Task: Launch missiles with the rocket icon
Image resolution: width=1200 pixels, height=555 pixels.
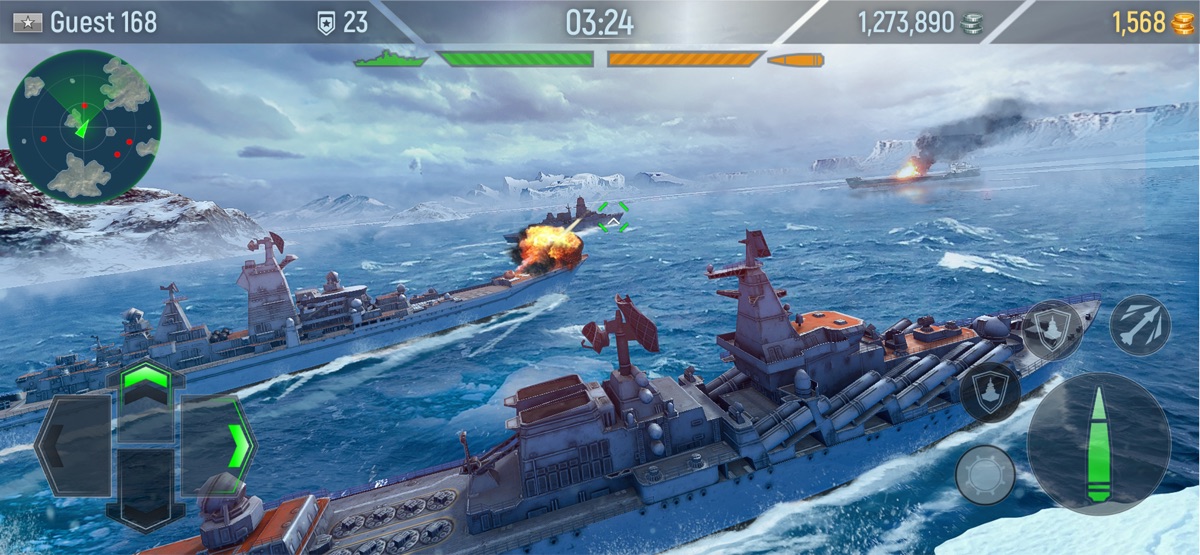Action: tap(1139, 325)
